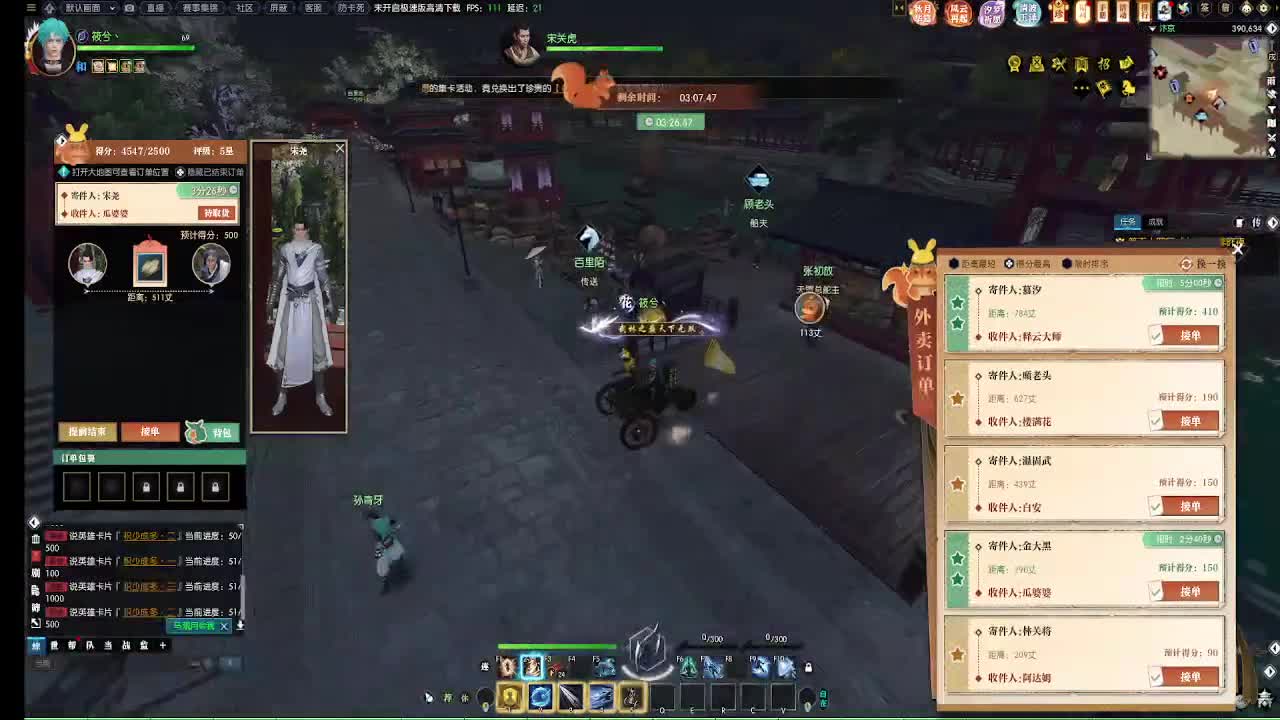The width and height of the screenshot is (1280, 720).
Task: Switch to the 任务 tab
Action: 1127,222
